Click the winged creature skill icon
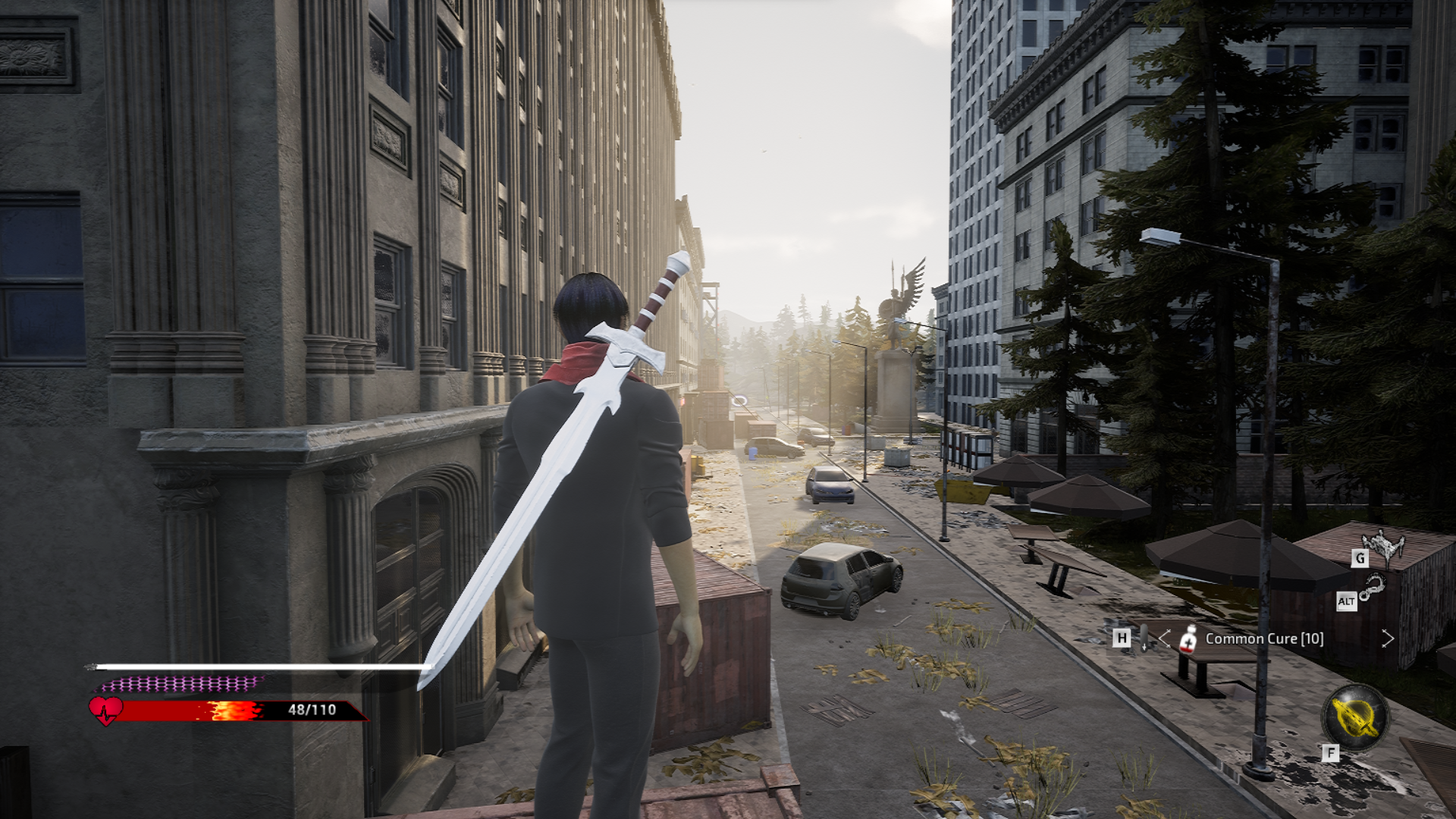1456x819 pixels. pos(1384,546)
